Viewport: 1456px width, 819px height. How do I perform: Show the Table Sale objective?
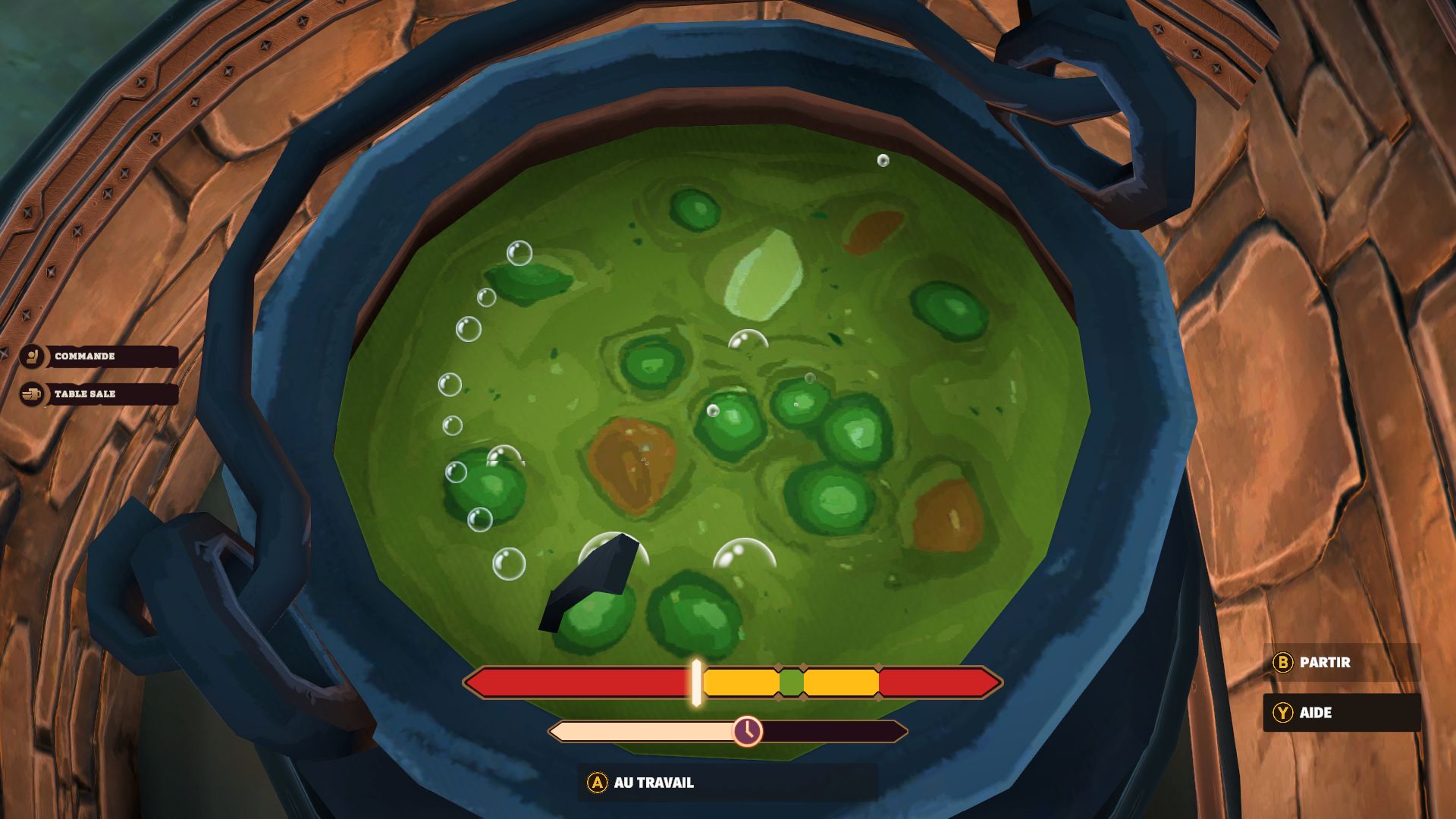(99, 394)
